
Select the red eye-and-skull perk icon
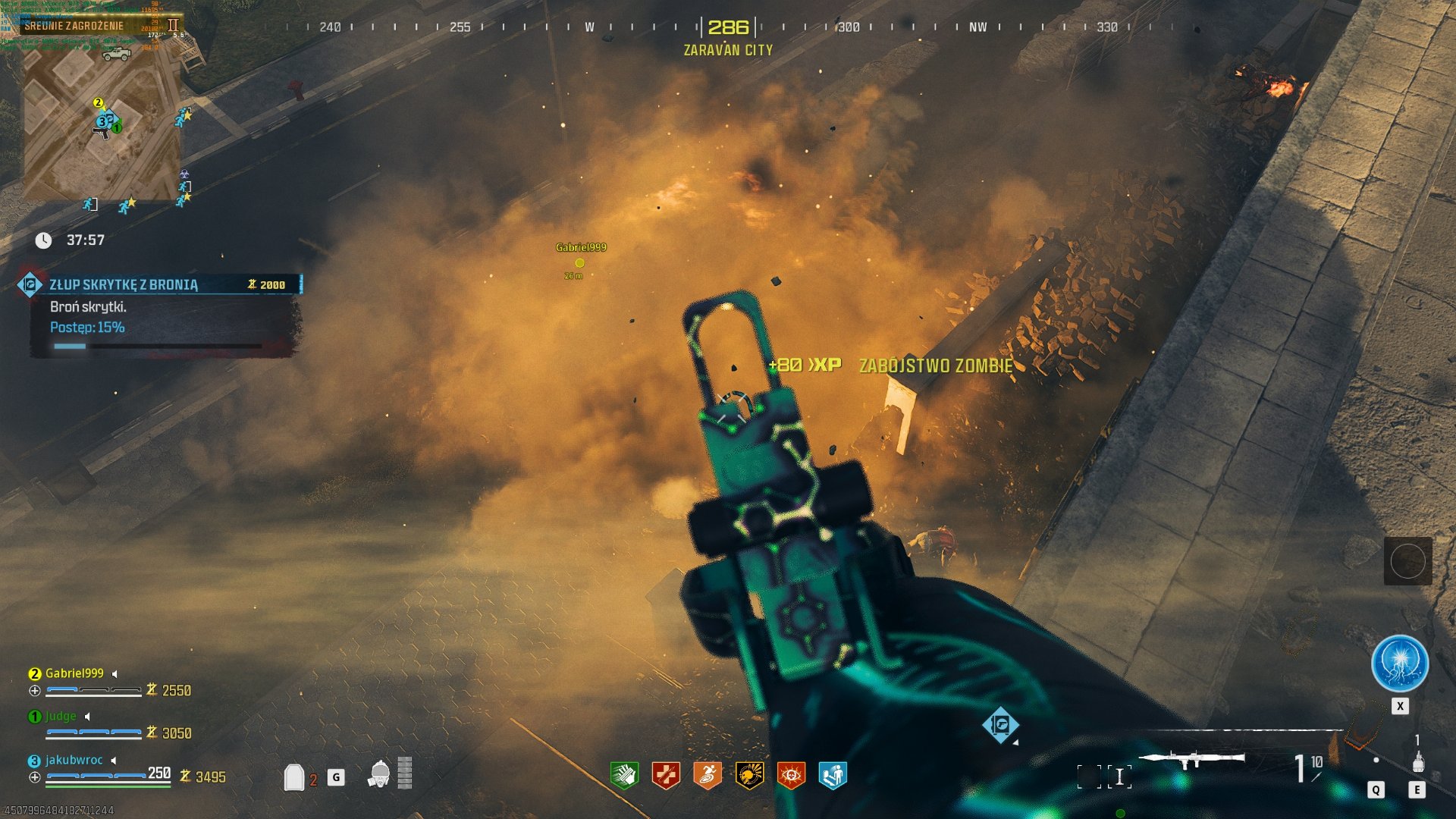pyautogui.click(x=791, y=775)
